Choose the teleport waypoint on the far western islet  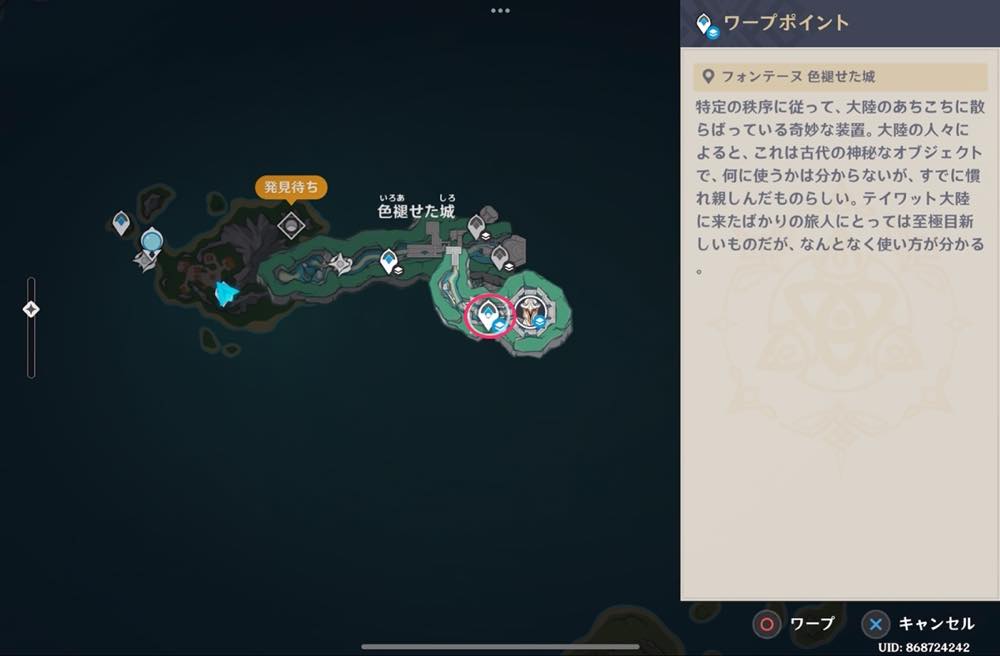click(x=121, y=222)
